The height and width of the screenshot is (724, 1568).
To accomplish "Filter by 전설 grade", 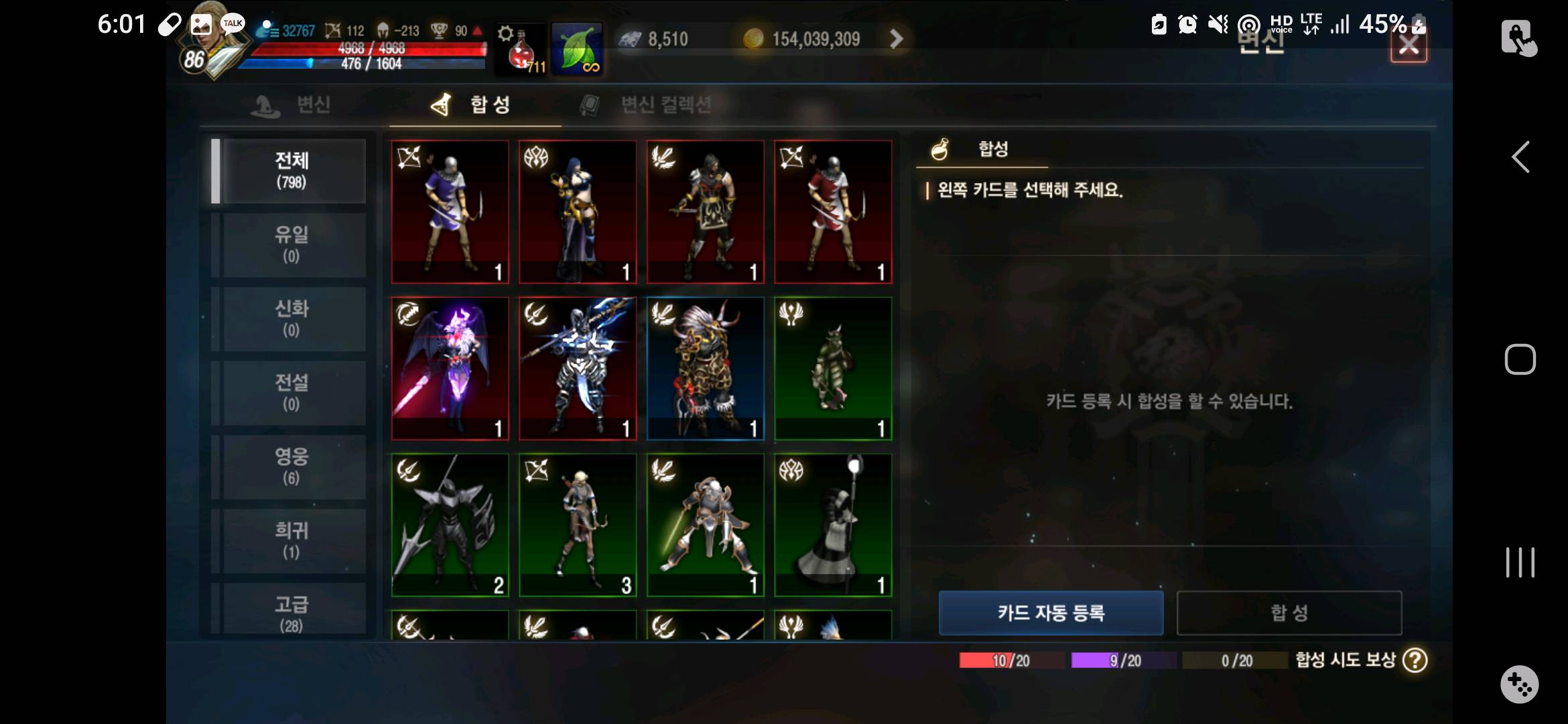I will pyautogui.click(x=292, y=392).
